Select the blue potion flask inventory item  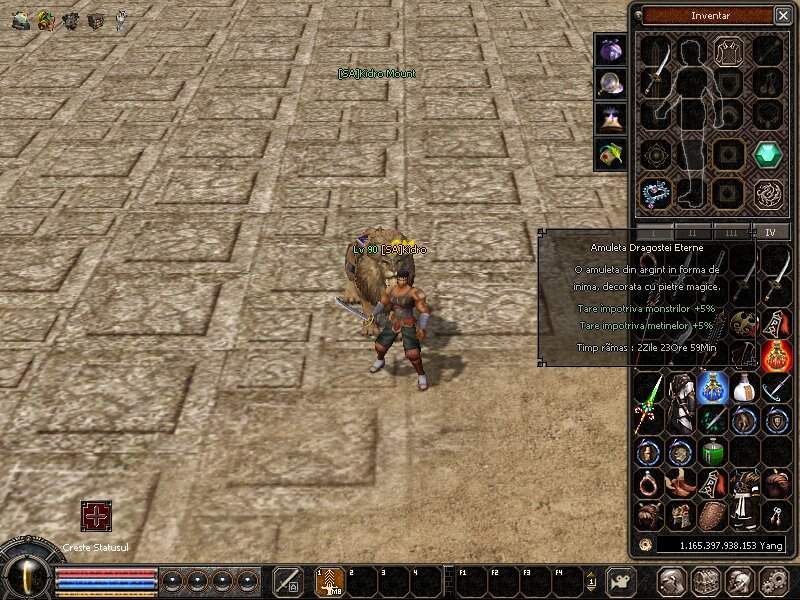click(x=713, y=387)
